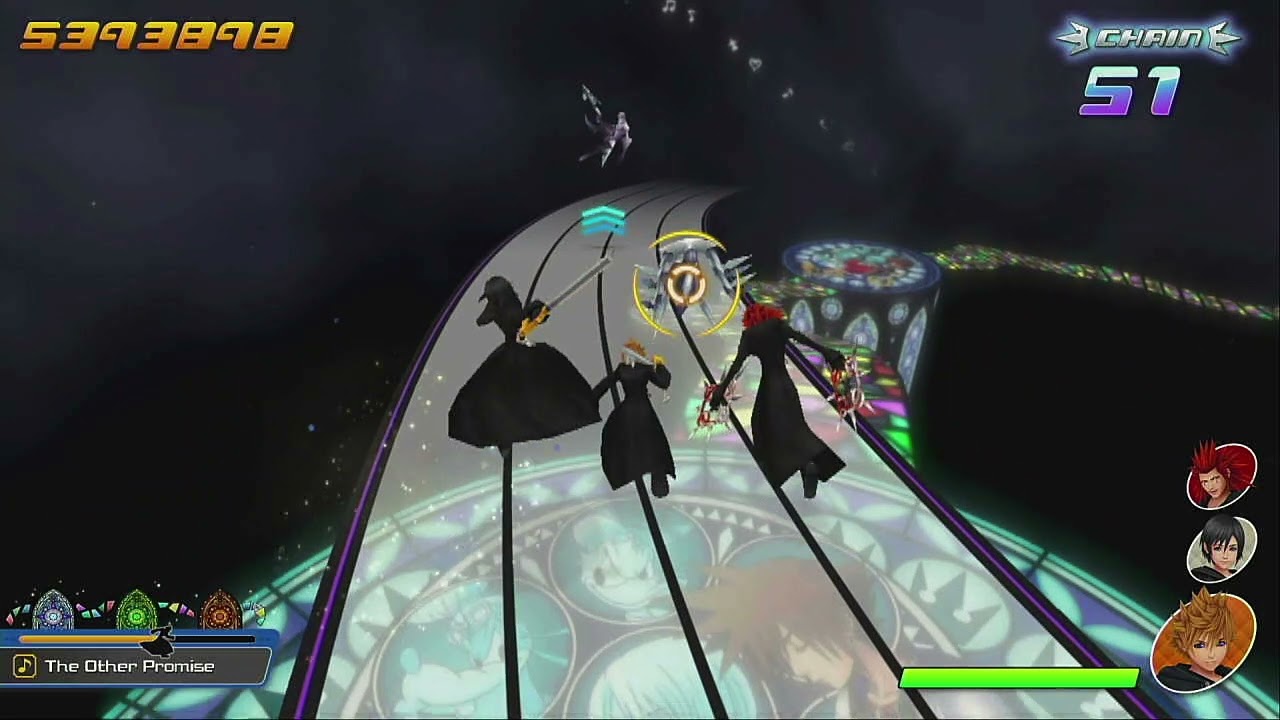Click the CHAIN counter emblem
The height and width of the screenshot is (720, 1280).
click(x=1148, y=40)
